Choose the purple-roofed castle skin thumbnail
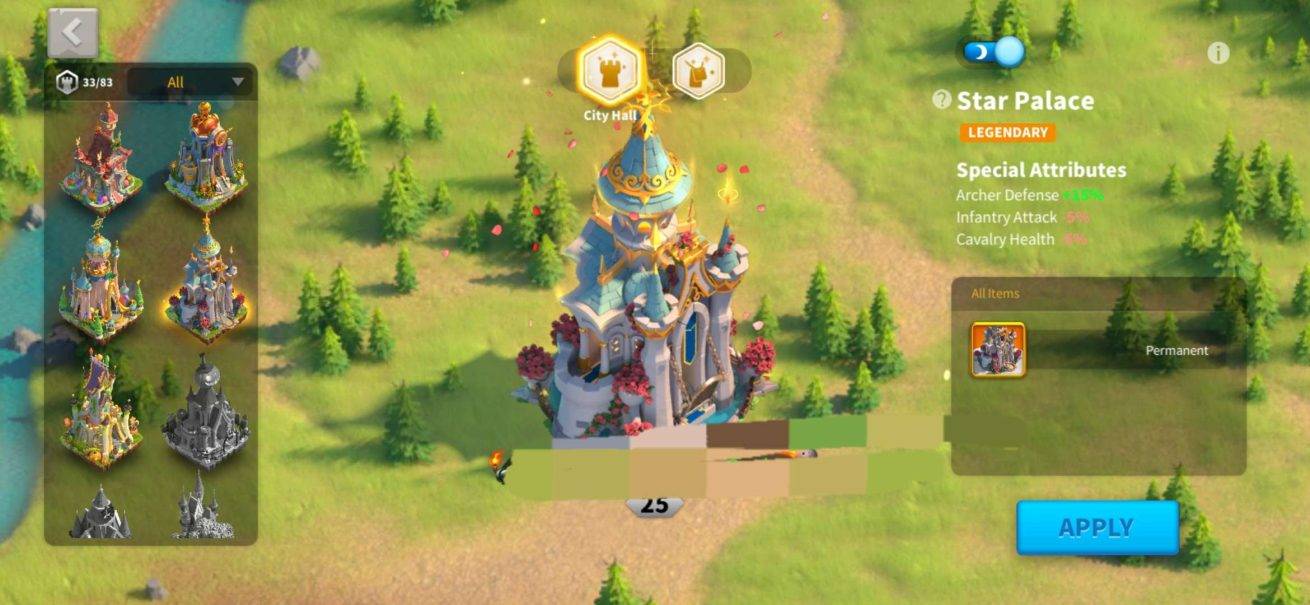Screen dimensions: 1310x605 [100, 410]
